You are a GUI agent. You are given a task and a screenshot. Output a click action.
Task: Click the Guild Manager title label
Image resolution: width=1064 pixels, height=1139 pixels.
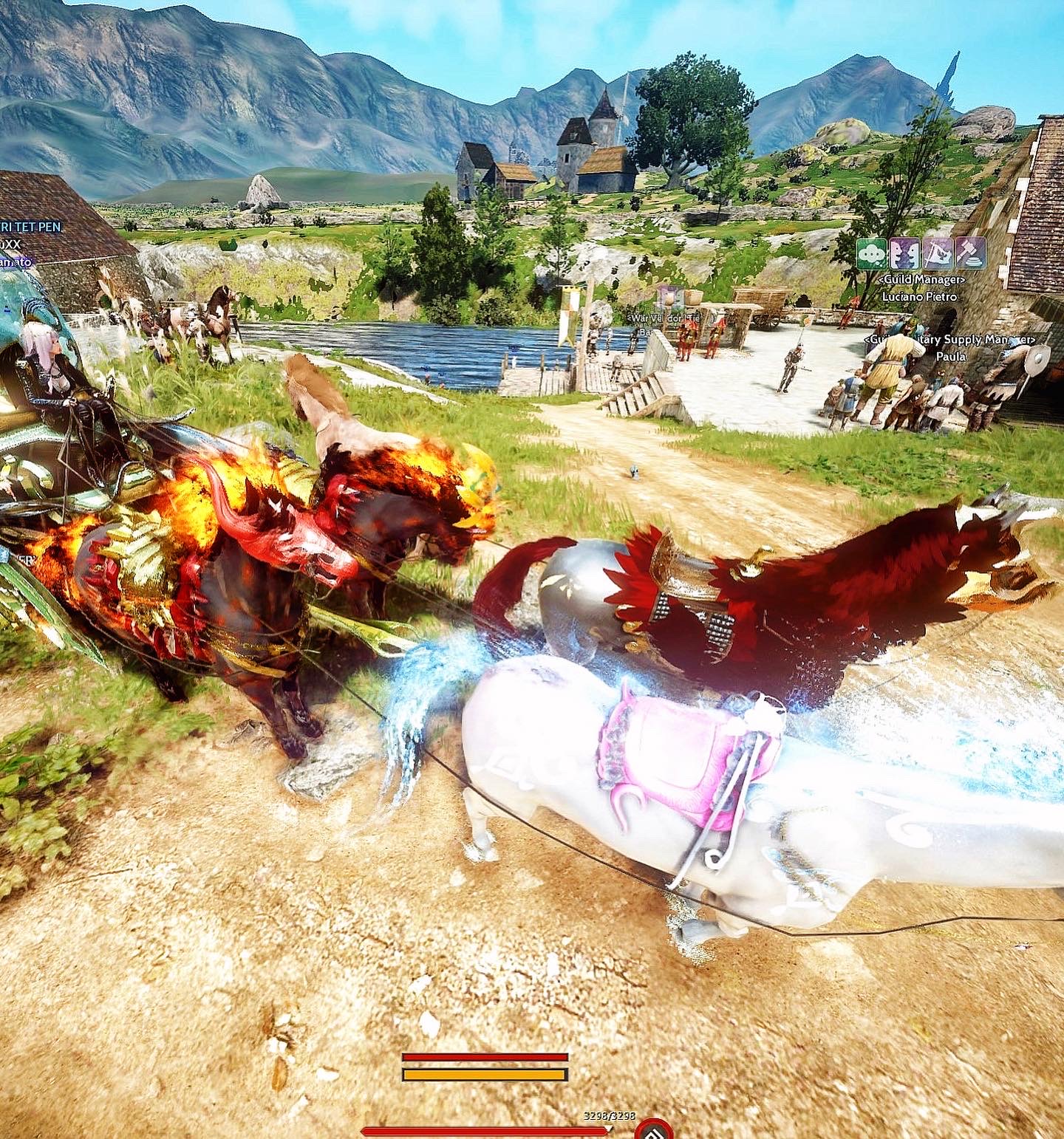point(921,279)
